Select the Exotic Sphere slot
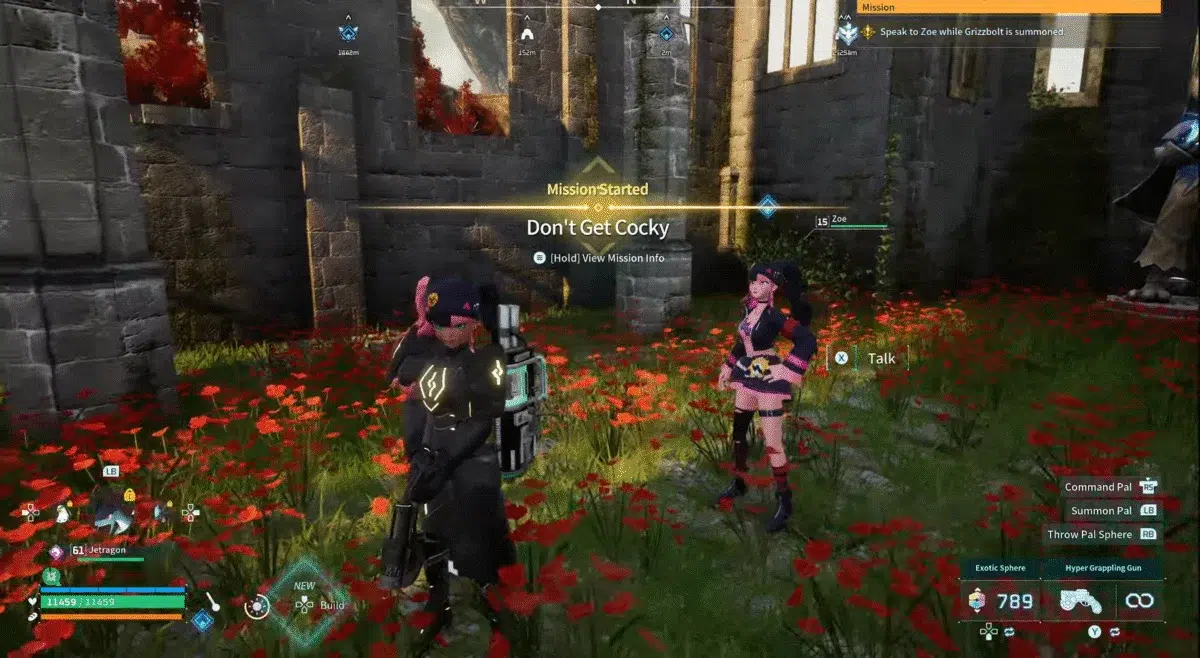The image size is (1200, 658). (999, 601)
